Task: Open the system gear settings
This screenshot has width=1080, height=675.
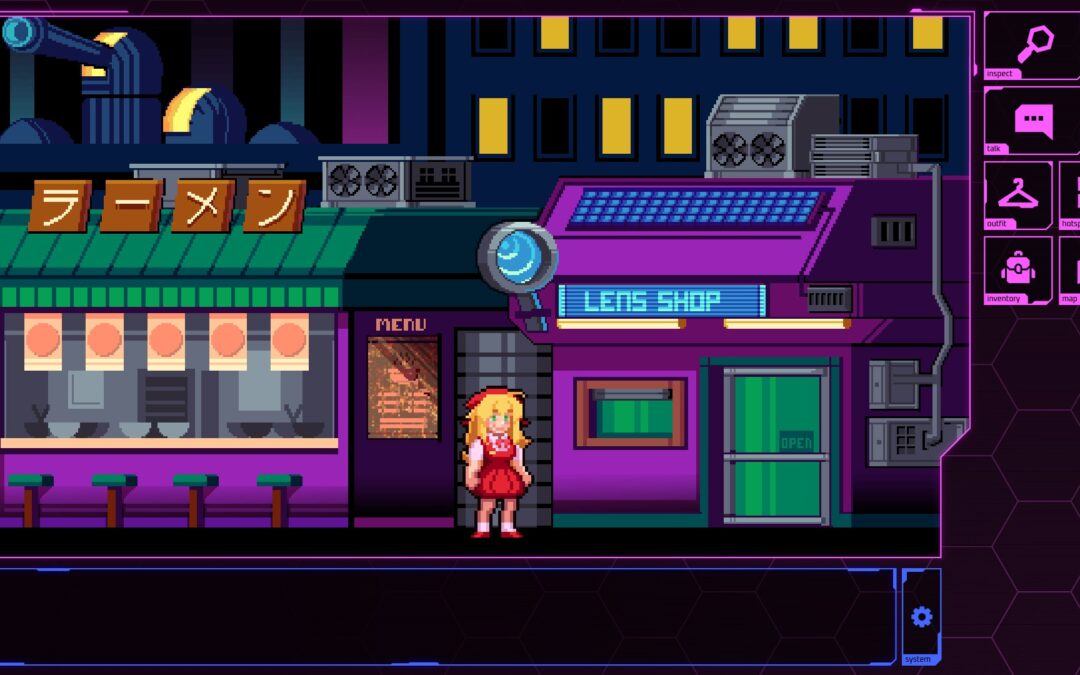Action: pyautogui.click(x=921, y=617)
